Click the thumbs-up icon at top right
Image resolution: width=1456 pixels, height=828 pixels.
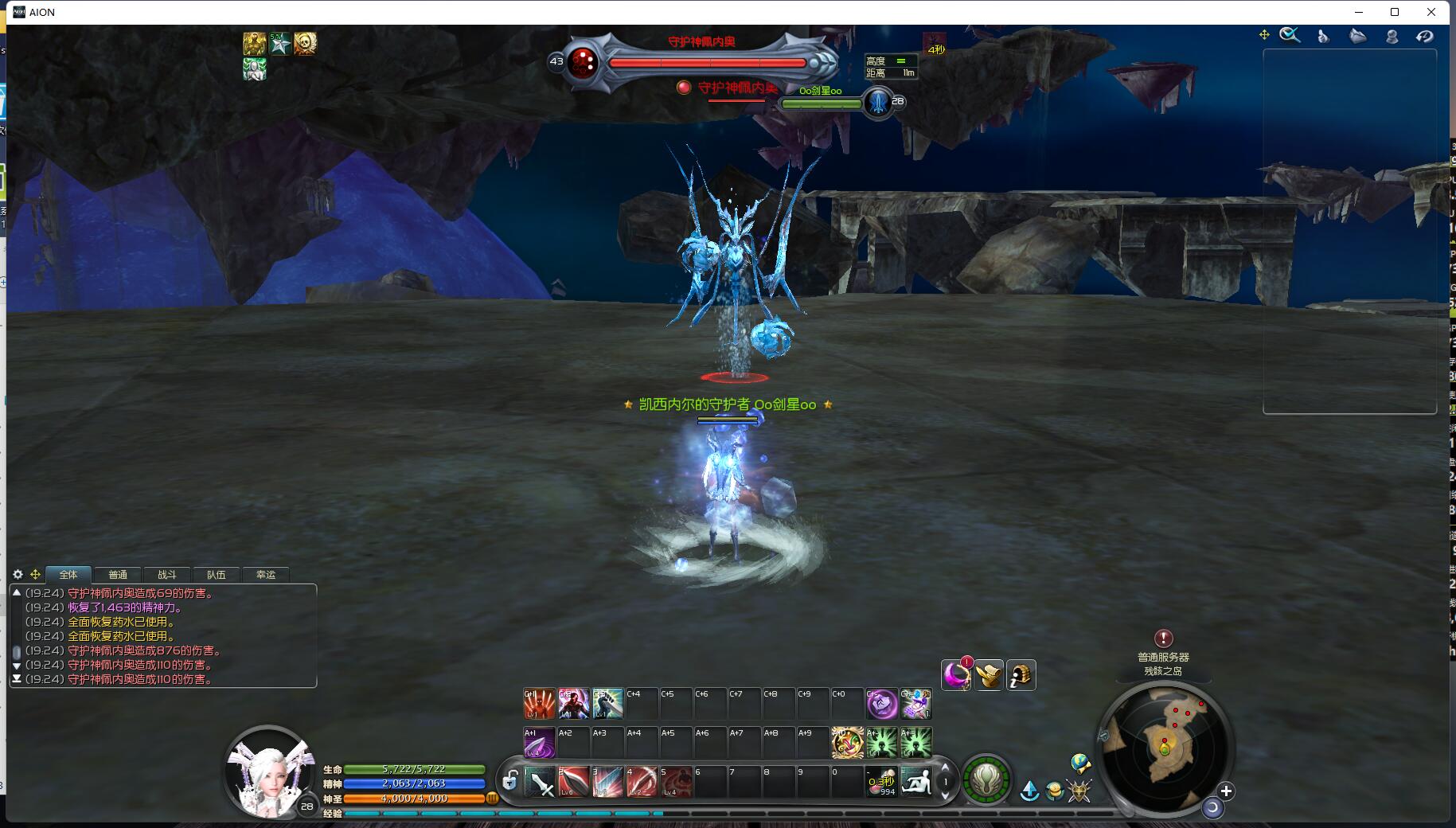coord(1323,36)
